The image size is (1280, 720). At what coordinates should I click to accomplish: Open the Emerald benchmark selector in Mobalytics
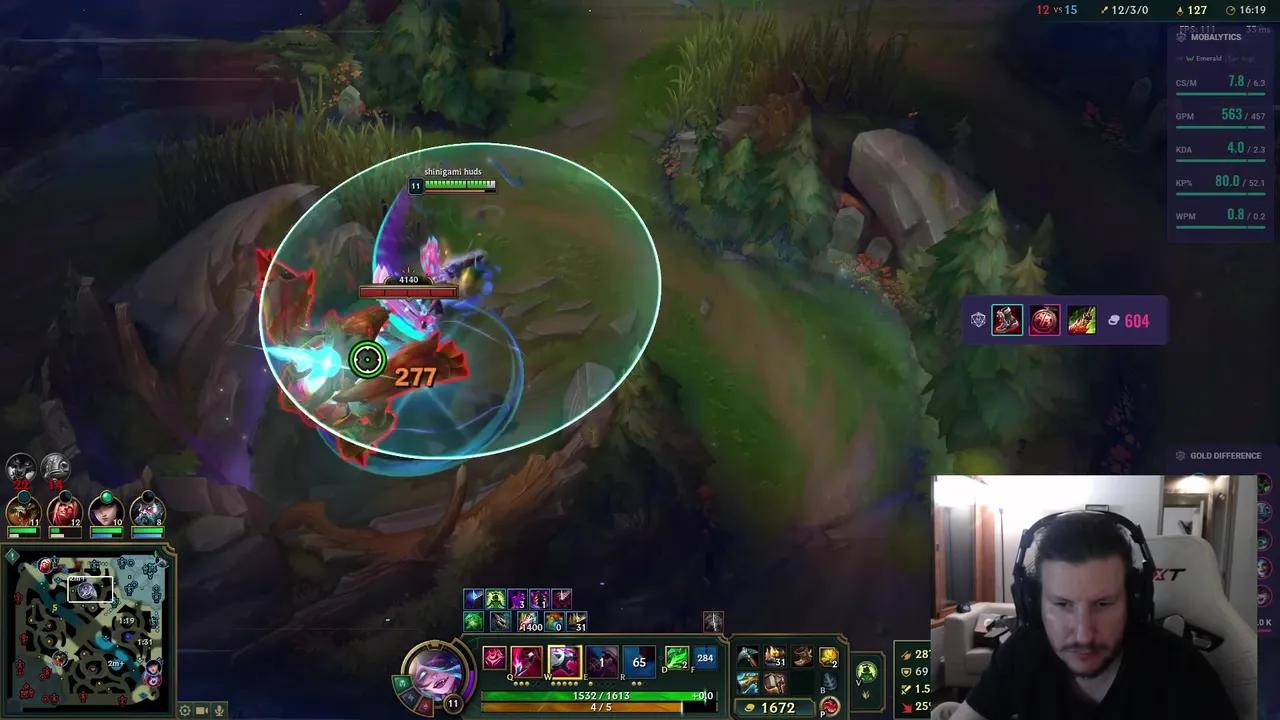(x=1205, y=58)
